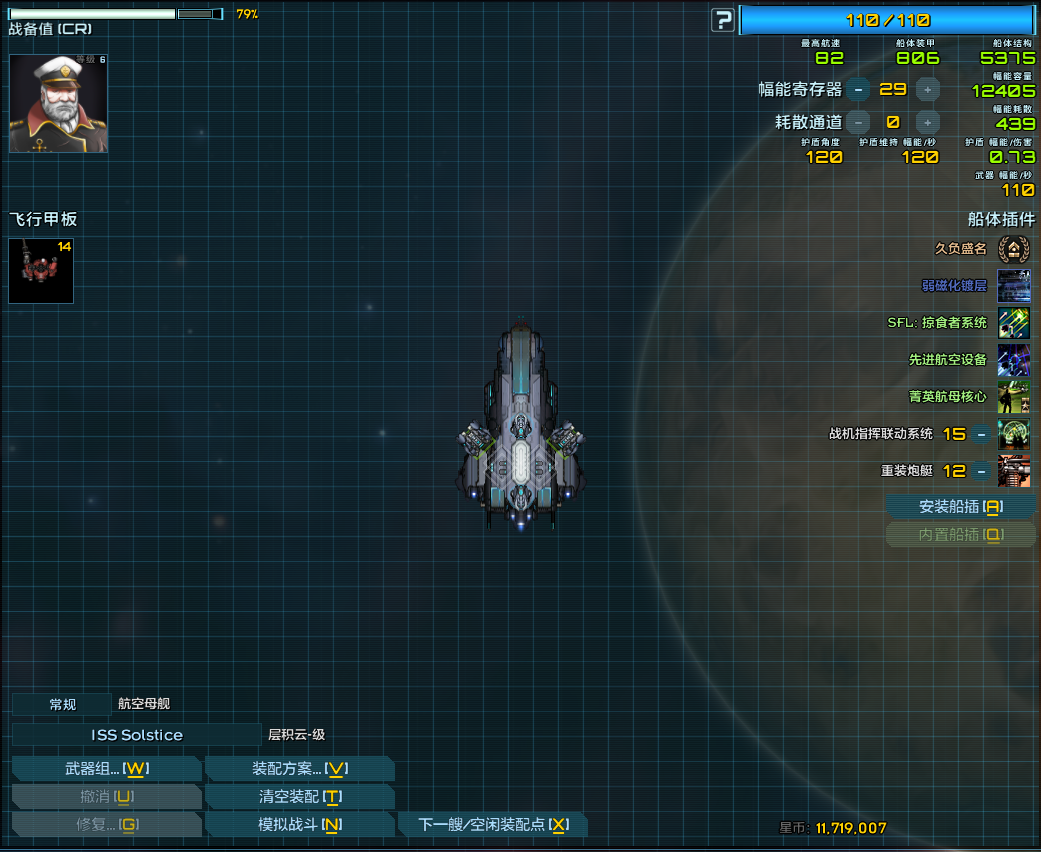Select the 弱磁化镀层 hullmod icon
Viewport: 1041px width, 852px height.
1013,286
